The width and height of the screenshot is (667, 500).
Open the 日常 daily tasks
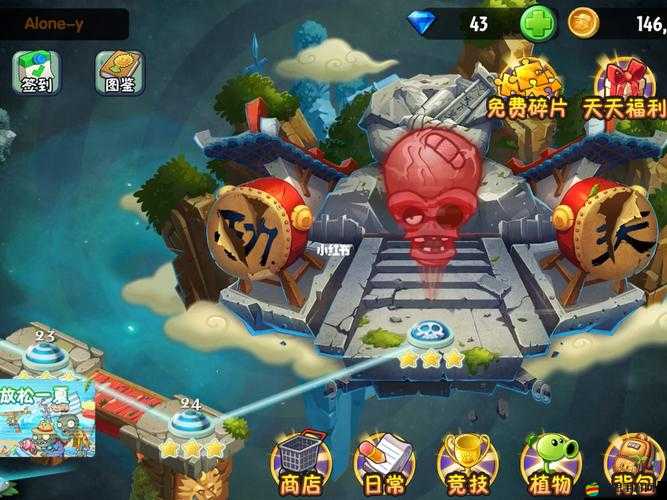pyautogui.click(x=385, y=462)
